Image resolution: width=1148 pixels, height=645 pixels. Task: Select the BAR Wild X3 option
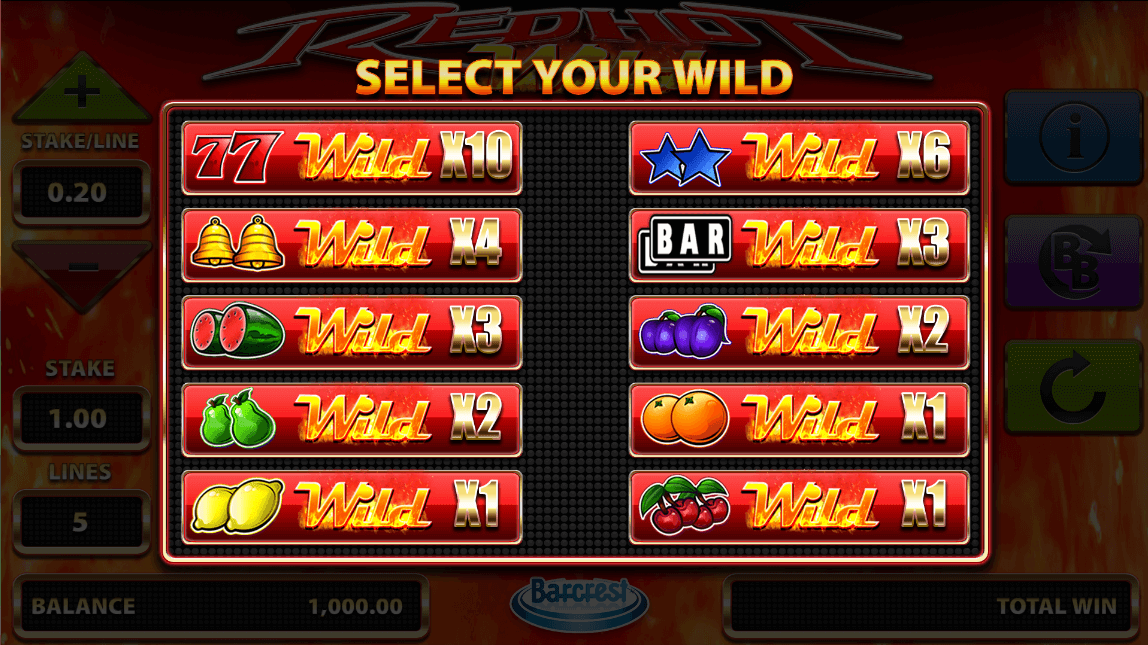[x=798, y=244]
